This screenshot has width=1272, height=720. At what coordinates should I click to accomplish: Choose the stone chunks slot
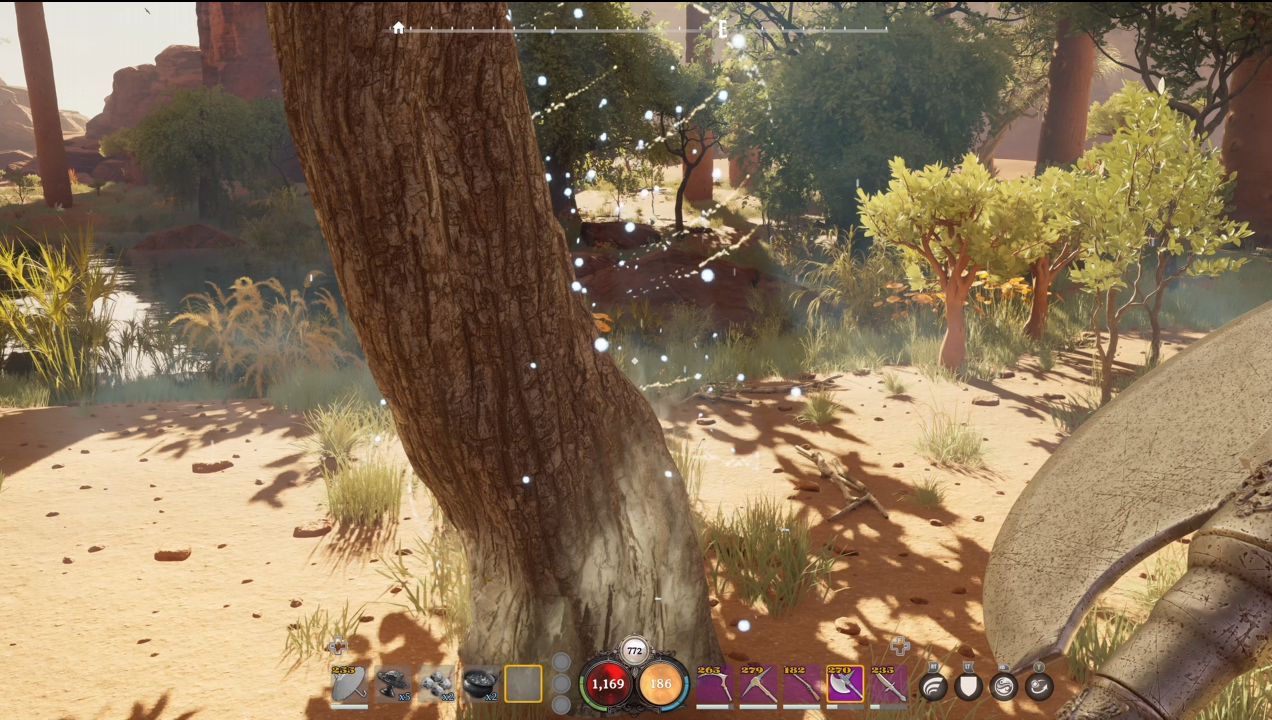(x=436, y=685)
